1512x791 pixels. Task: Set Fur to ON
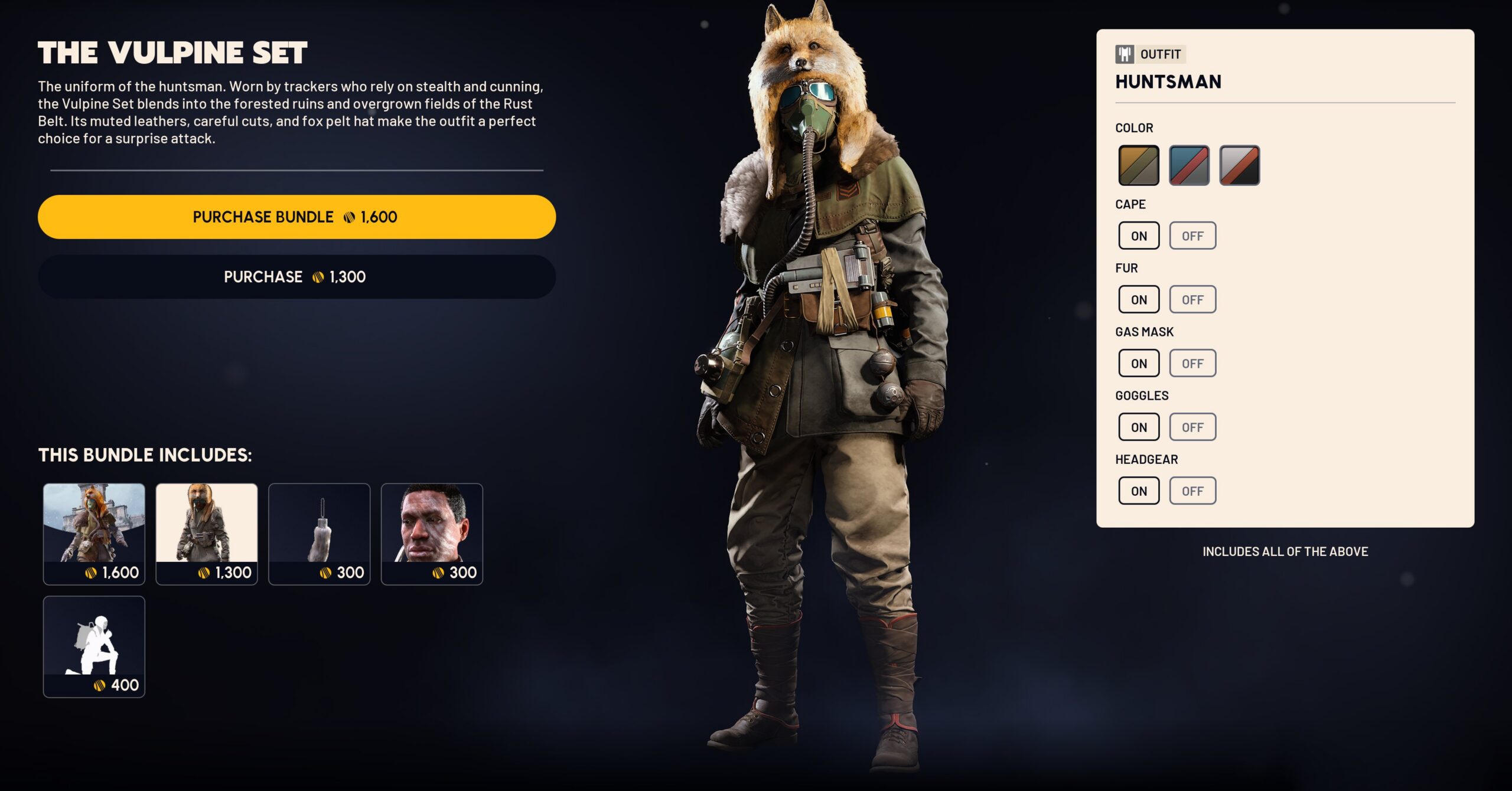(1138, 299)
